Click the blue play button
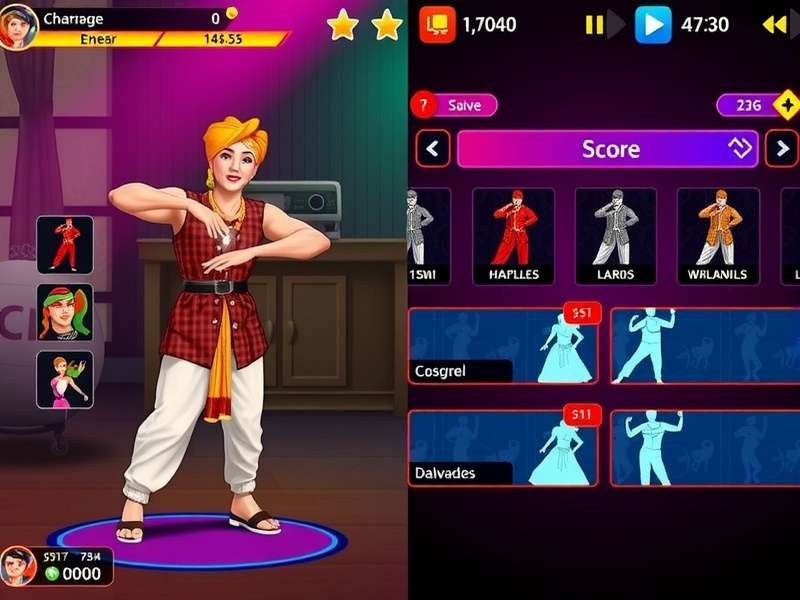Image resolution: width=800 pixels, height=600 pixels. point(653,24)
